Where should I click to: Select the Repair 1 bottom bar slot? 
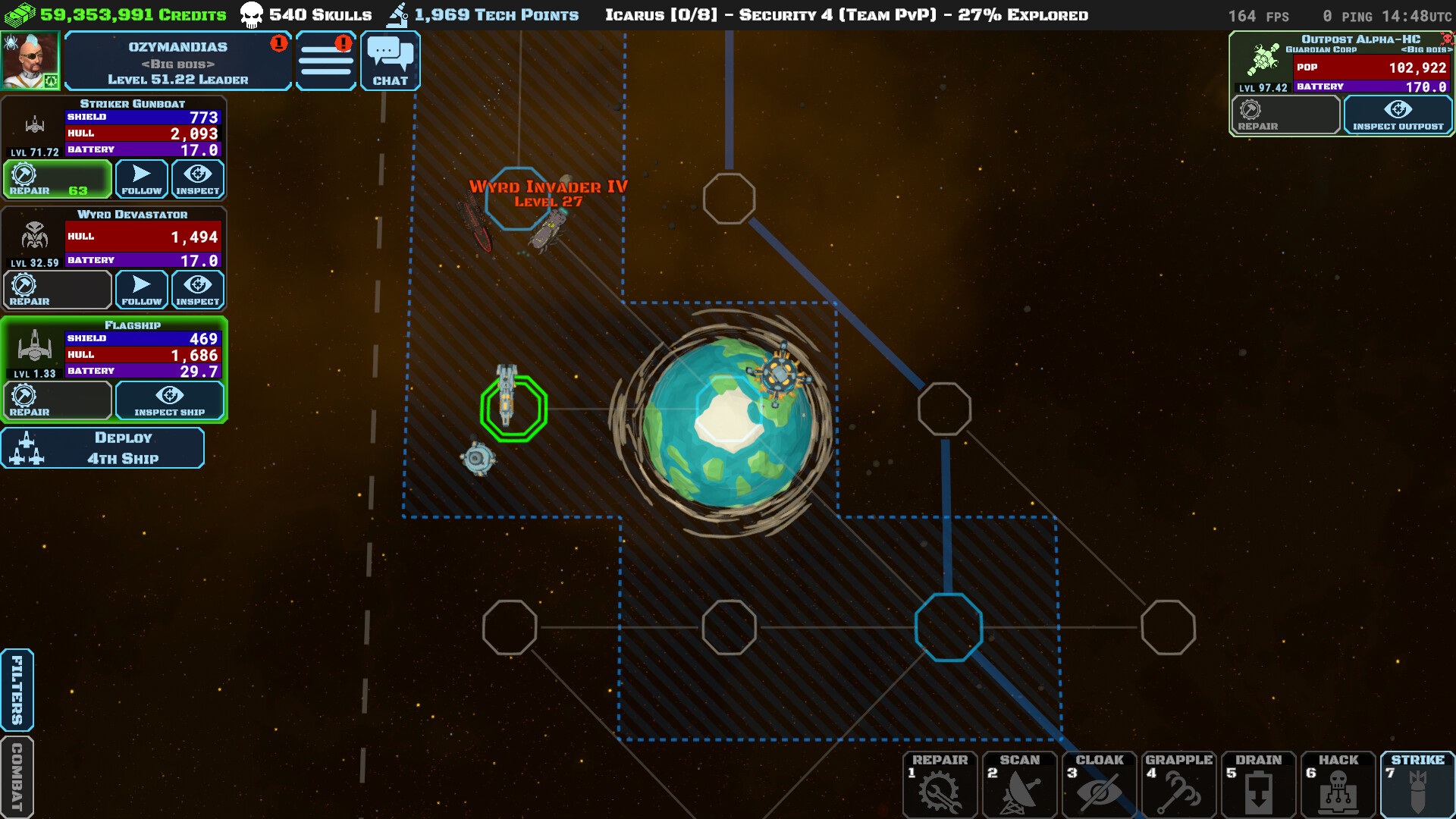coord(940,785)
